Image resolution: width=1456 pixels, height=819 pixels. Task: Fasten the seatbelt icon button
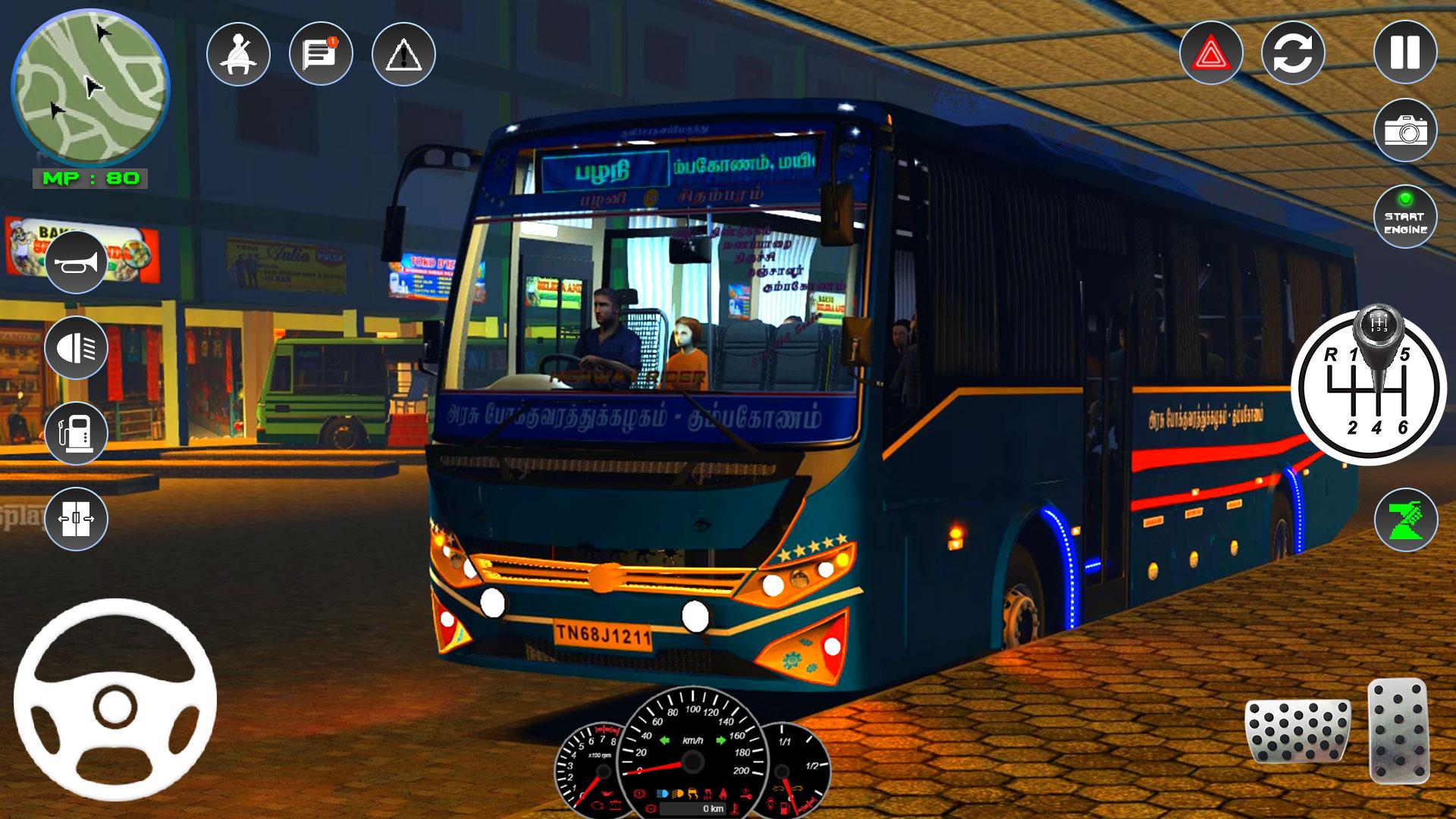[238, 55]
